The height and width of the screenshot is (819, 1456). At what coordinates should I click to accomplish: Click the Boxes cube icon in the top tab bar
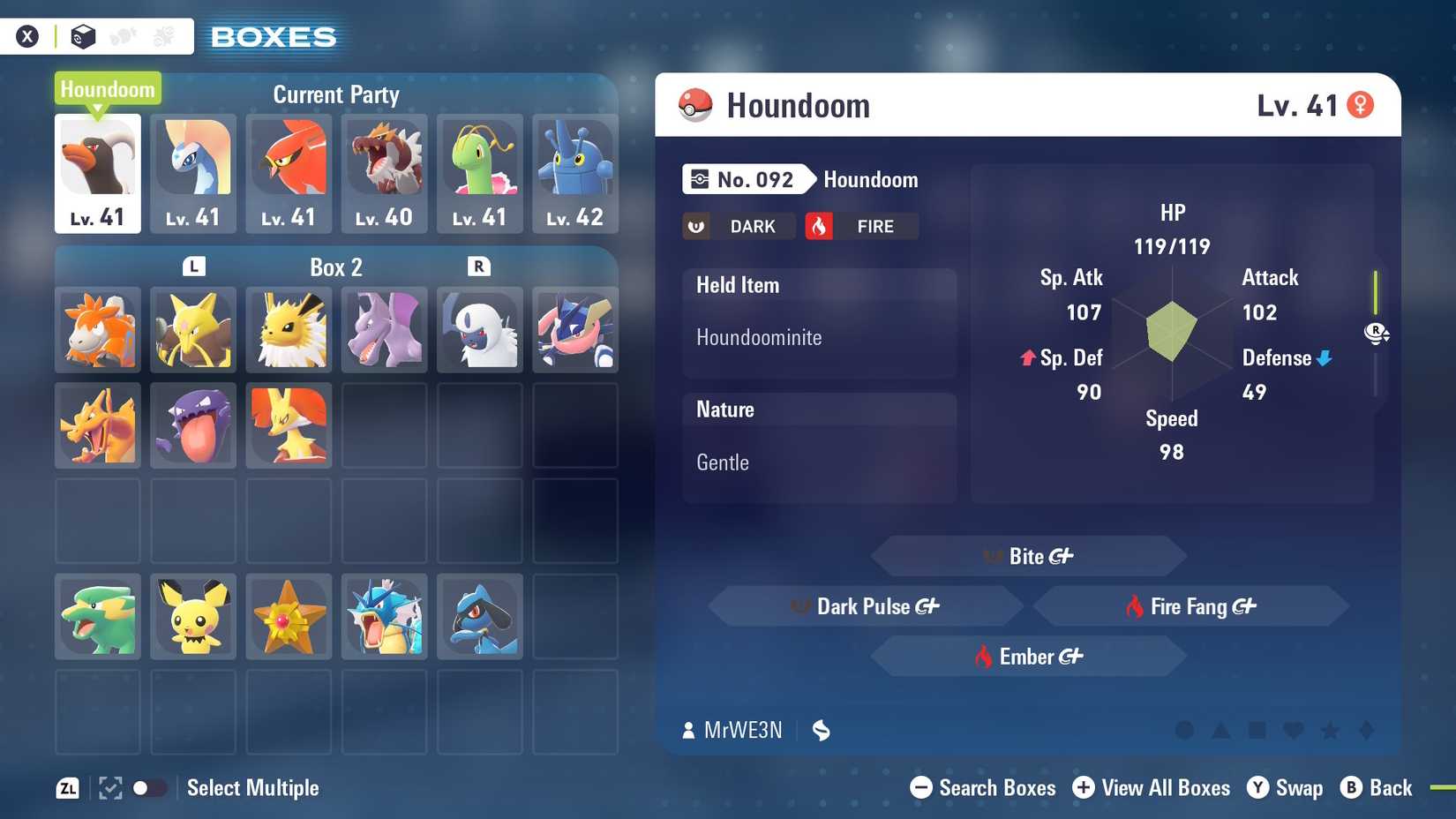[x=82, y=35]
